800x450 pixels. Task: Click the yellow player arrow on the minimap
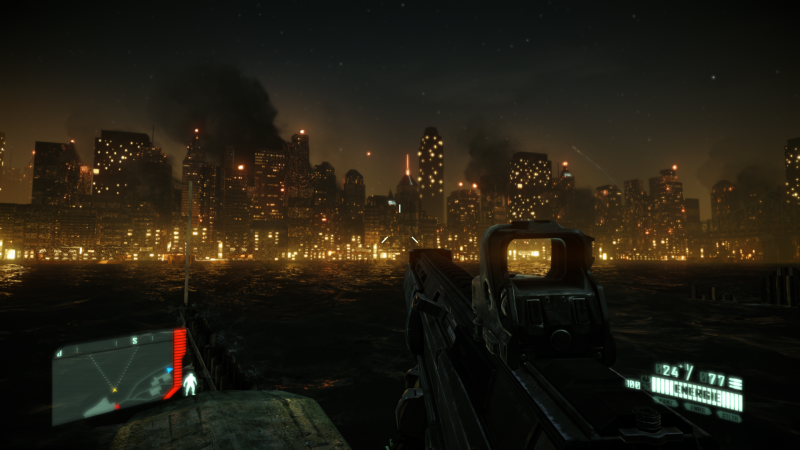tap(114, 390)
